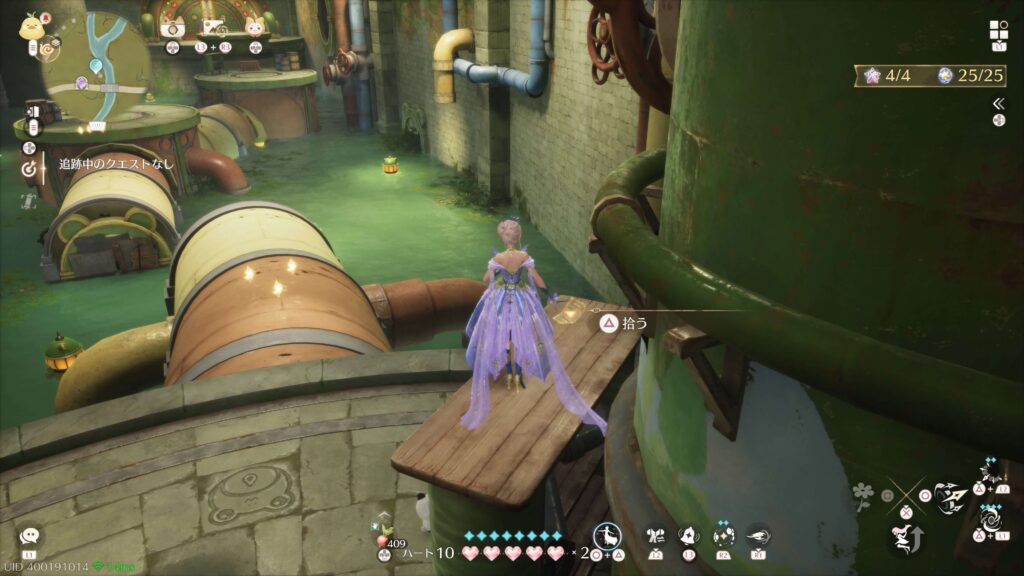Activate the dancing figure ability icon
1024x576 pixels.
pos(607,538)
